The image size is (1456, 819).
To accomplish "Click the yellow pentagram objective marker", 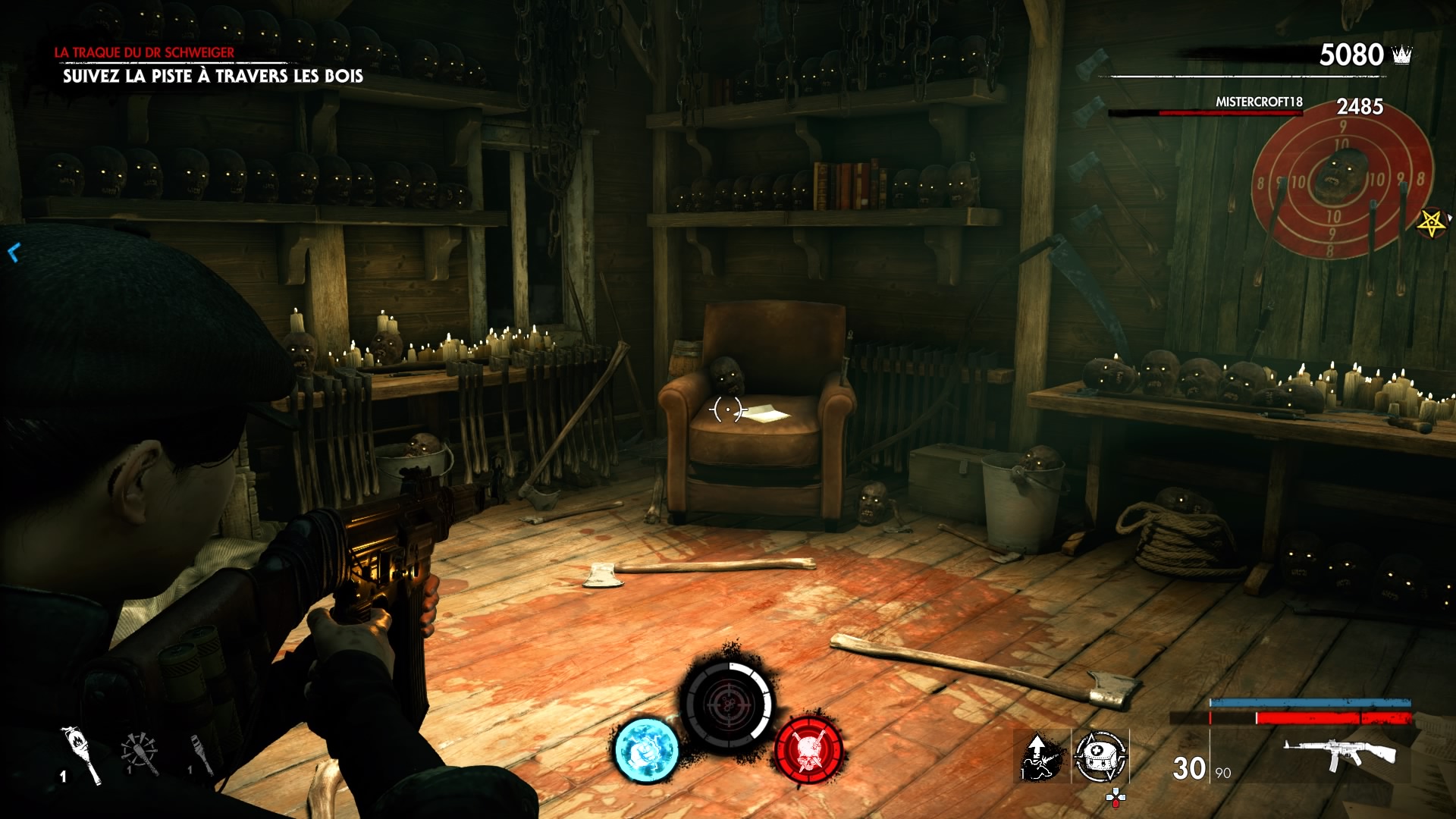I will pos(1432,224).
